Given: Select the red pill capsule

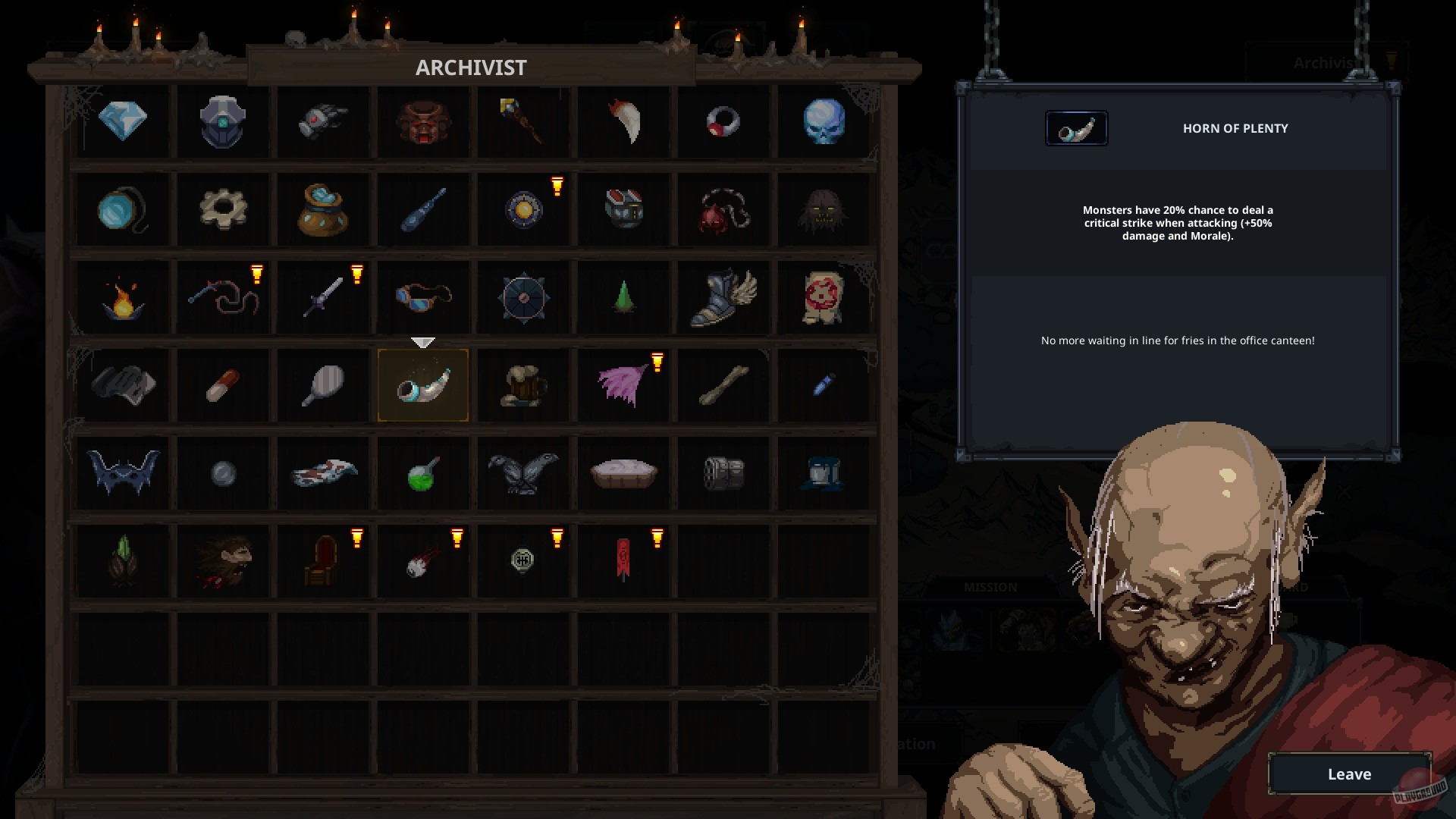Looking at the screenshot, I should point(223,385).
